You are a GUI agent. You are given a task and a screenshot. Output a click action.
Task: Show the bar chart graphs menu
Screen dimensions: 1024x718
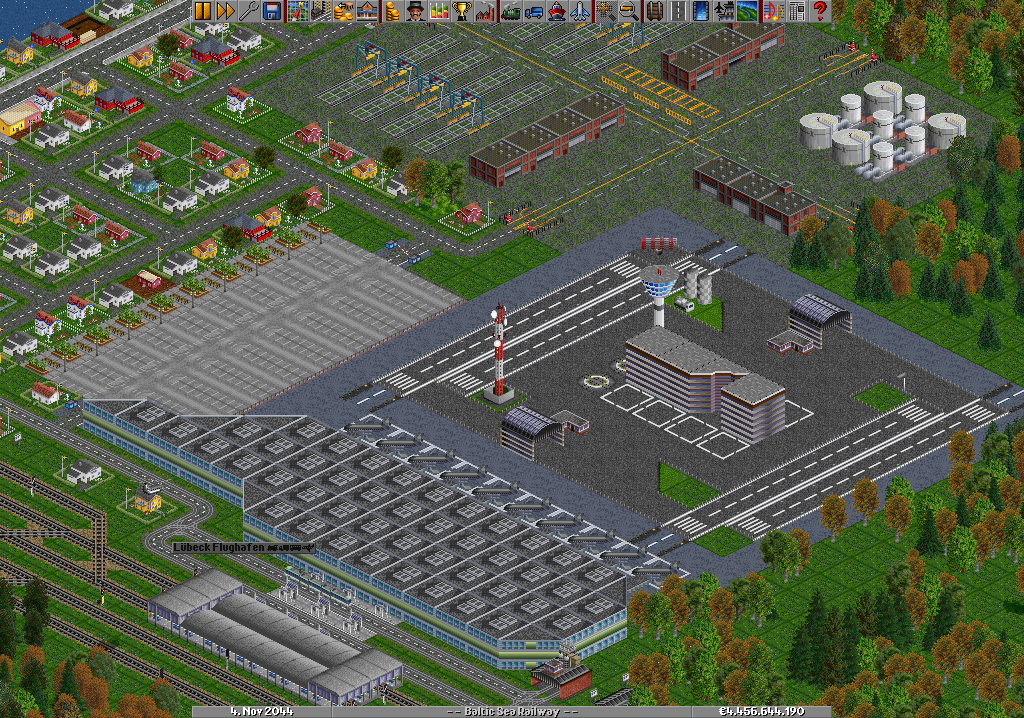click(438, 11)
